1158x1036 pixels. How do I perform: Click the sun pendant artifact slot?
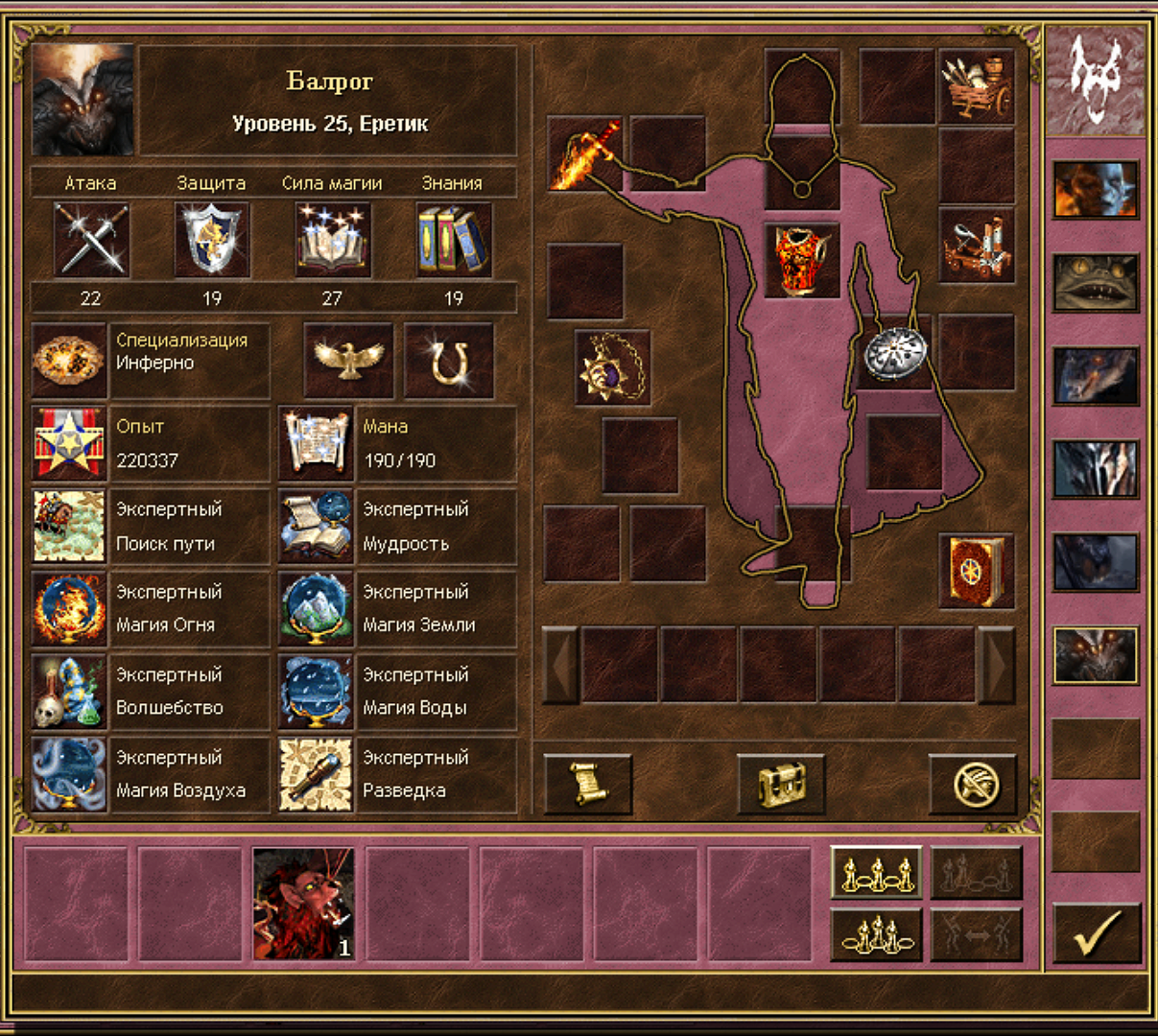612,367
